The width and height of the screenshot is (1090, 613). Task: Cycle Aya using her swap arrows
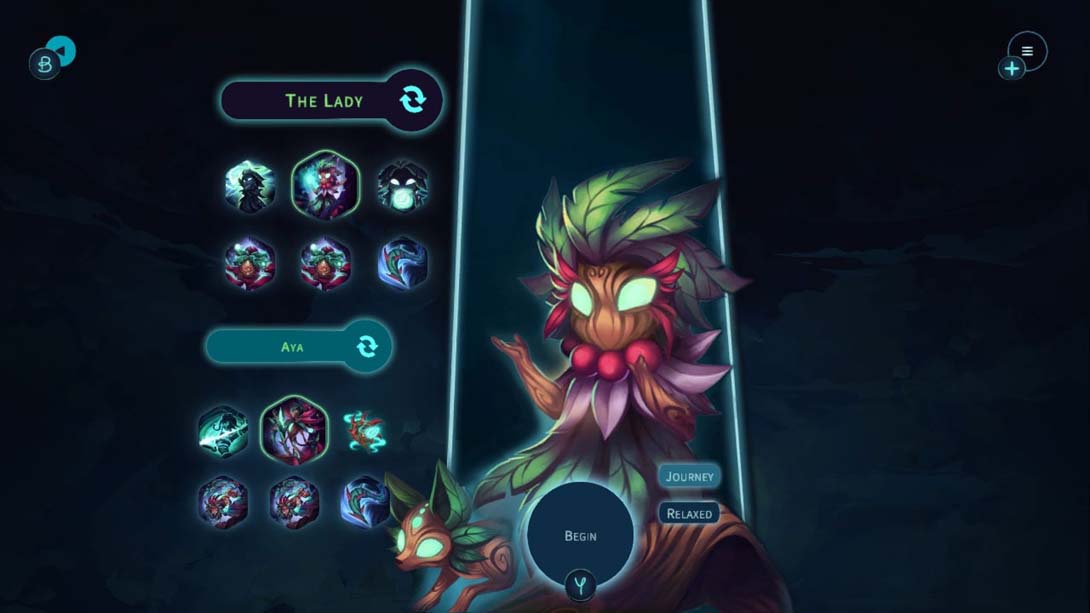pyautogui.click(x=367, y=347)
